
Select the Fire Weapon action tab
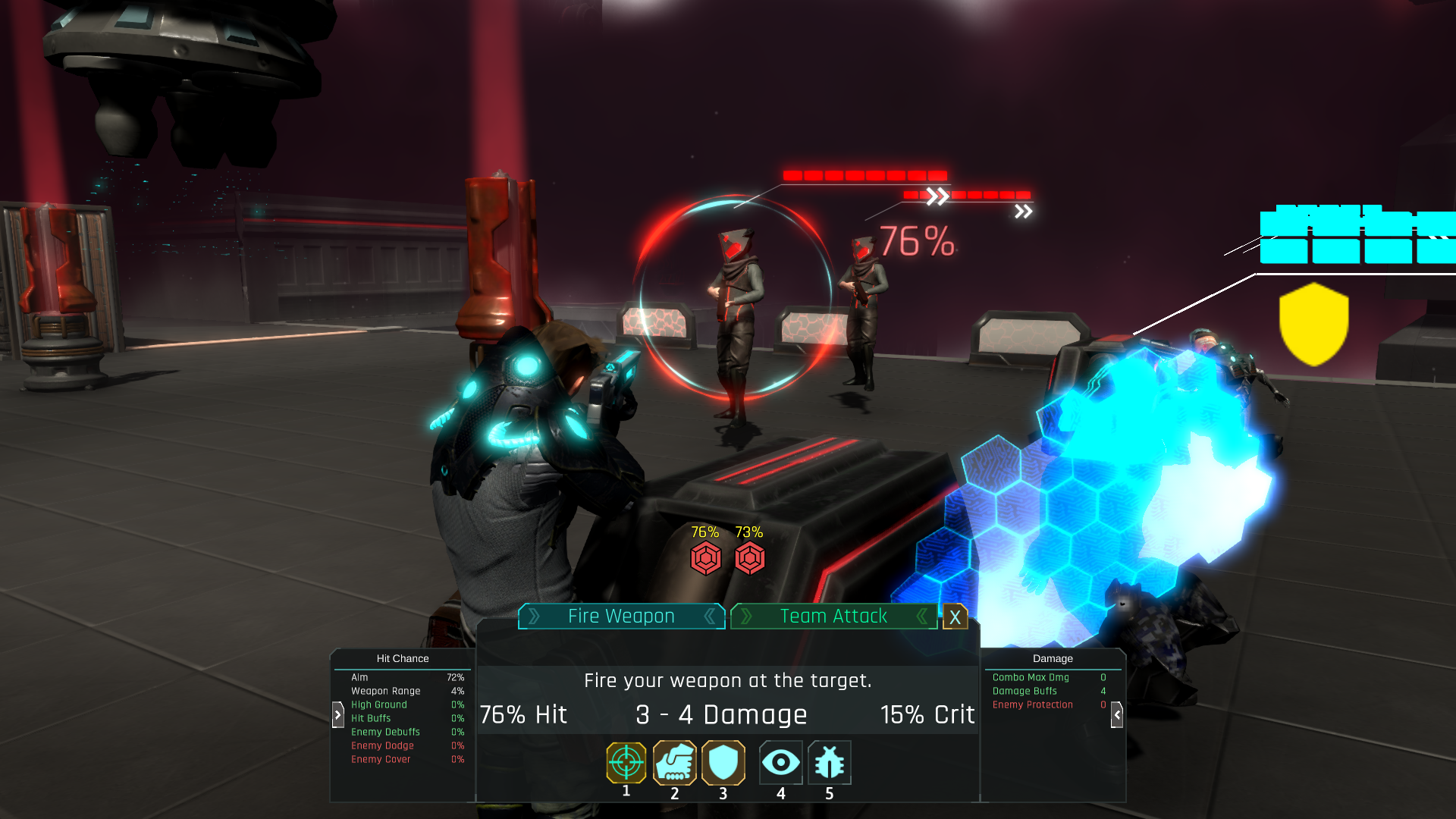coord(621,617)
